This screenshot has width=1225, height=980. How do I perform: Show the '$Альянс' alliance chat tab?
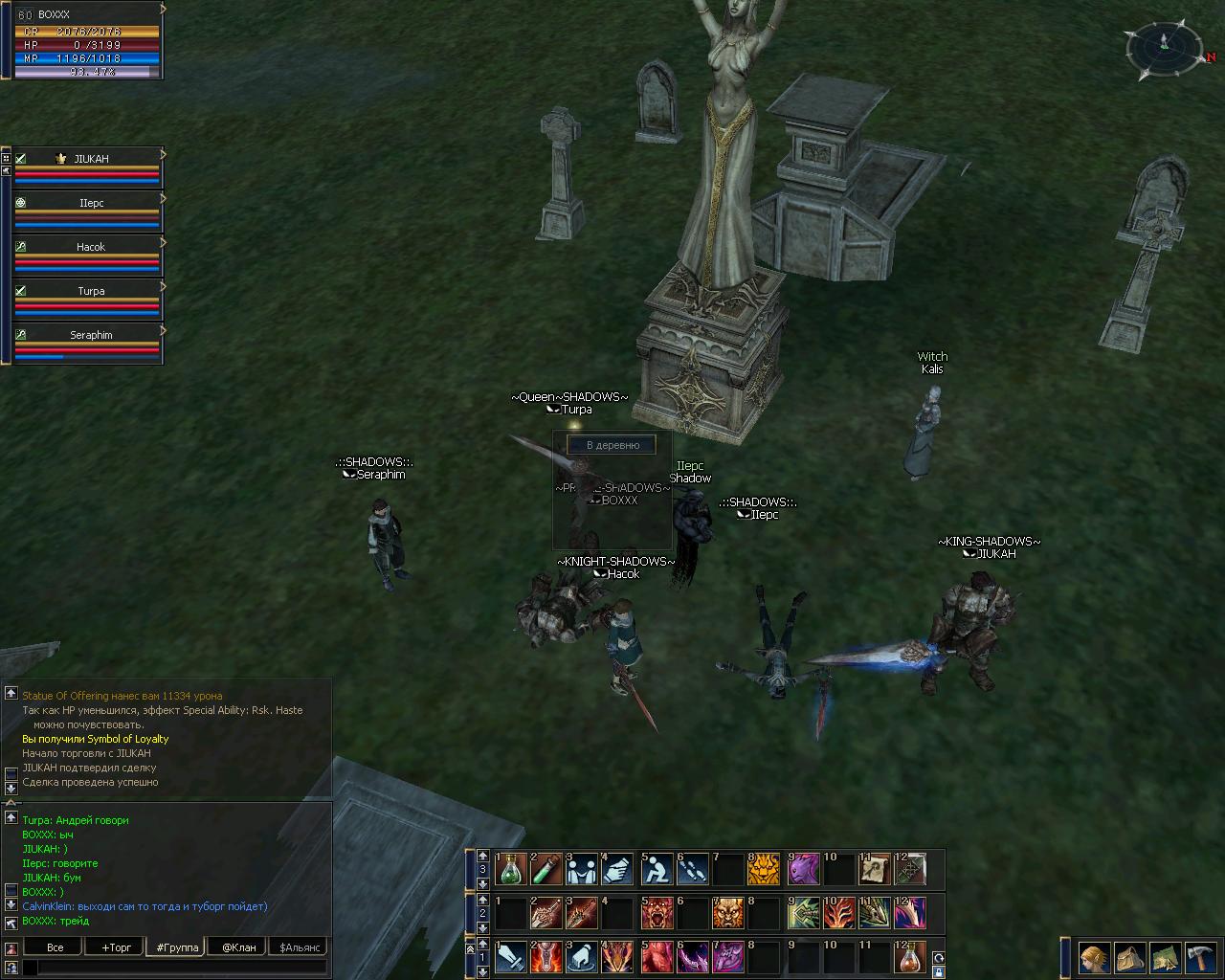coord(298,947)
